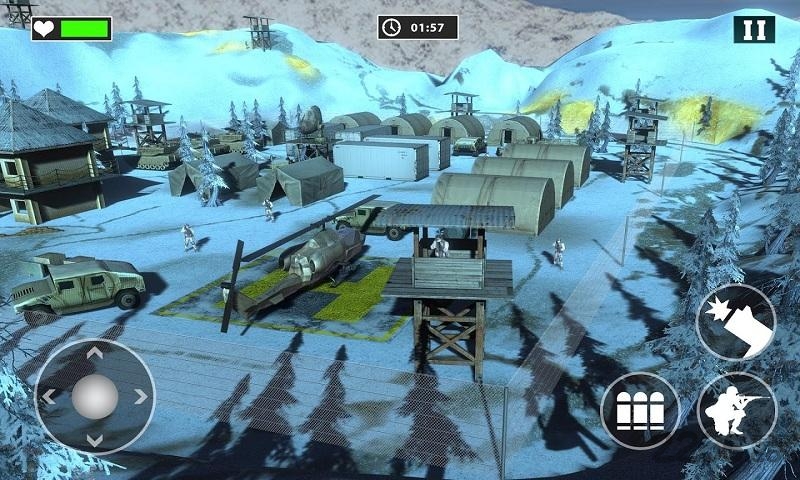Reload with the ammo magazine button
This screenshot has width=800, height=480.
(x=640, y=411)
